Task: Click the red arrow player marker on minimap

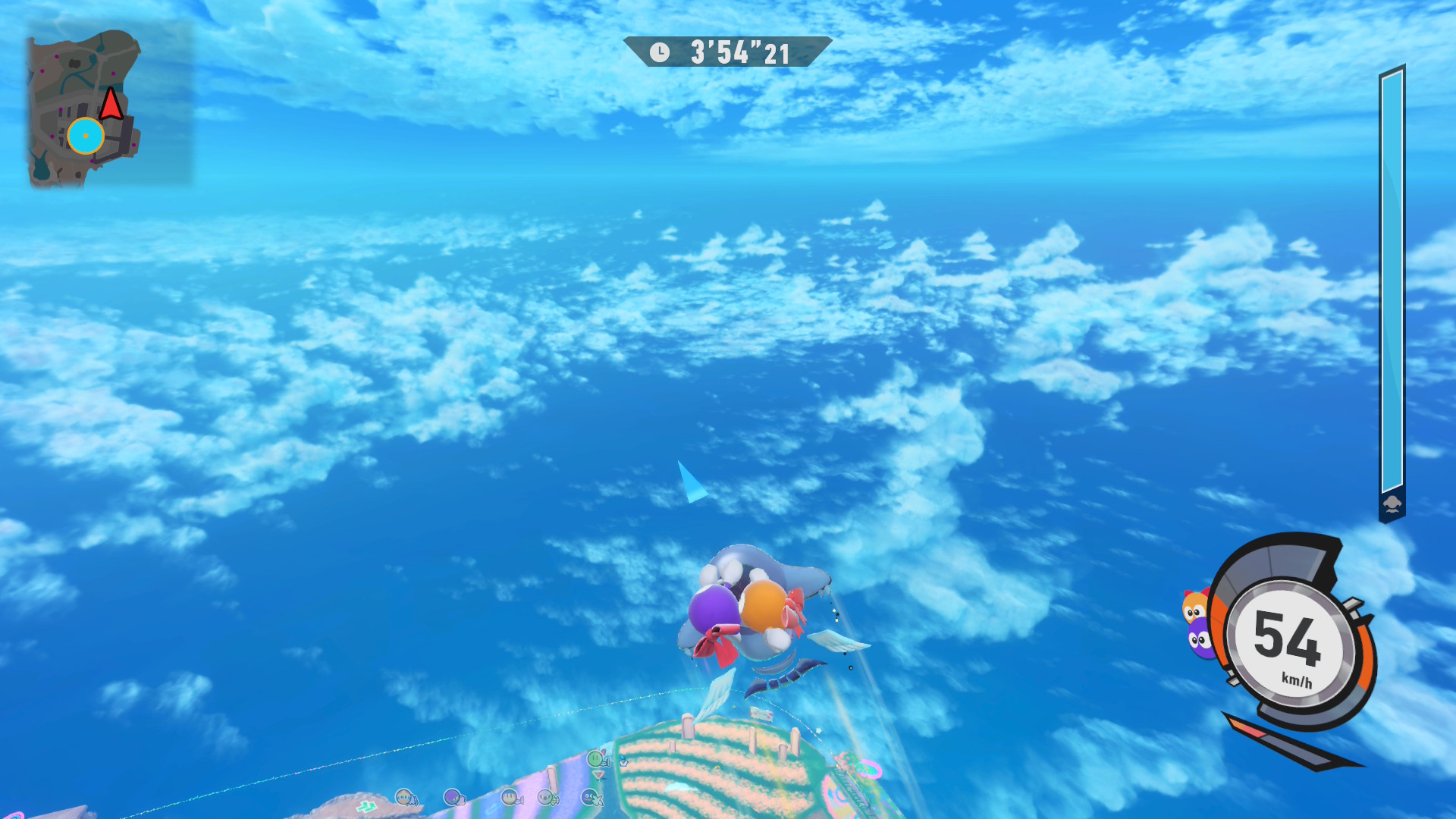Action: (111, 104)
